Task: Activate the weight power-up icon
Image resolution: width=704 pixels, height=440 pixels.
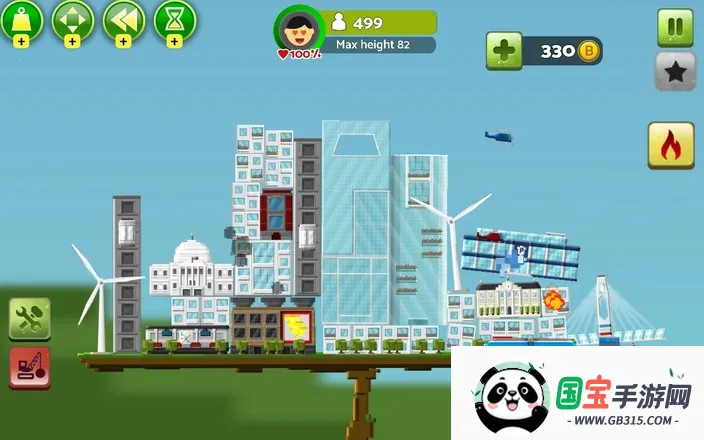Action: click(x=22, y=21)
